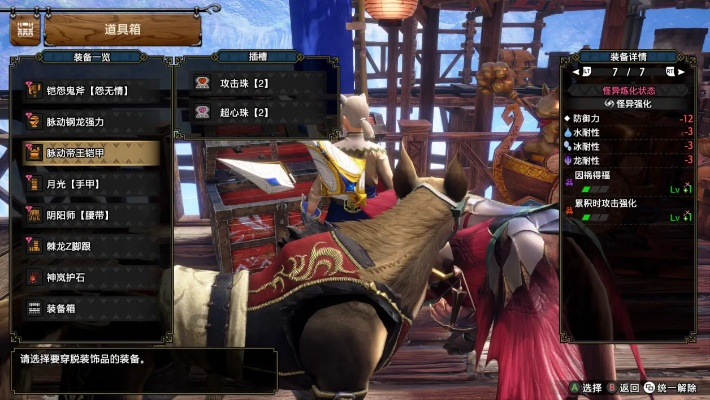This screenshot has height=400, width=710.
Task: Choose the 棘龙Z脚跟 leg armor entry
Action: tap(88, 246)
